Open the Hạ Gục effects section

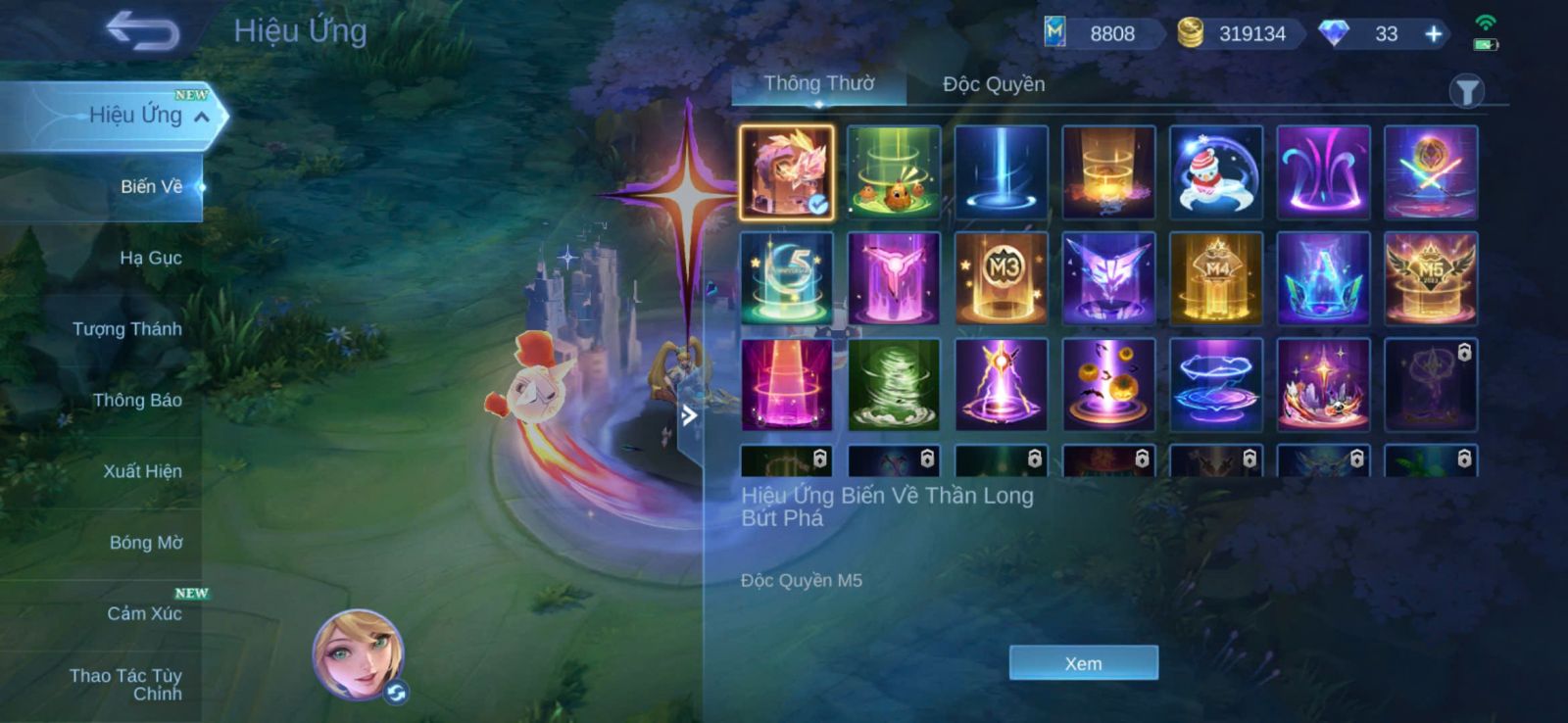[150, 258]
